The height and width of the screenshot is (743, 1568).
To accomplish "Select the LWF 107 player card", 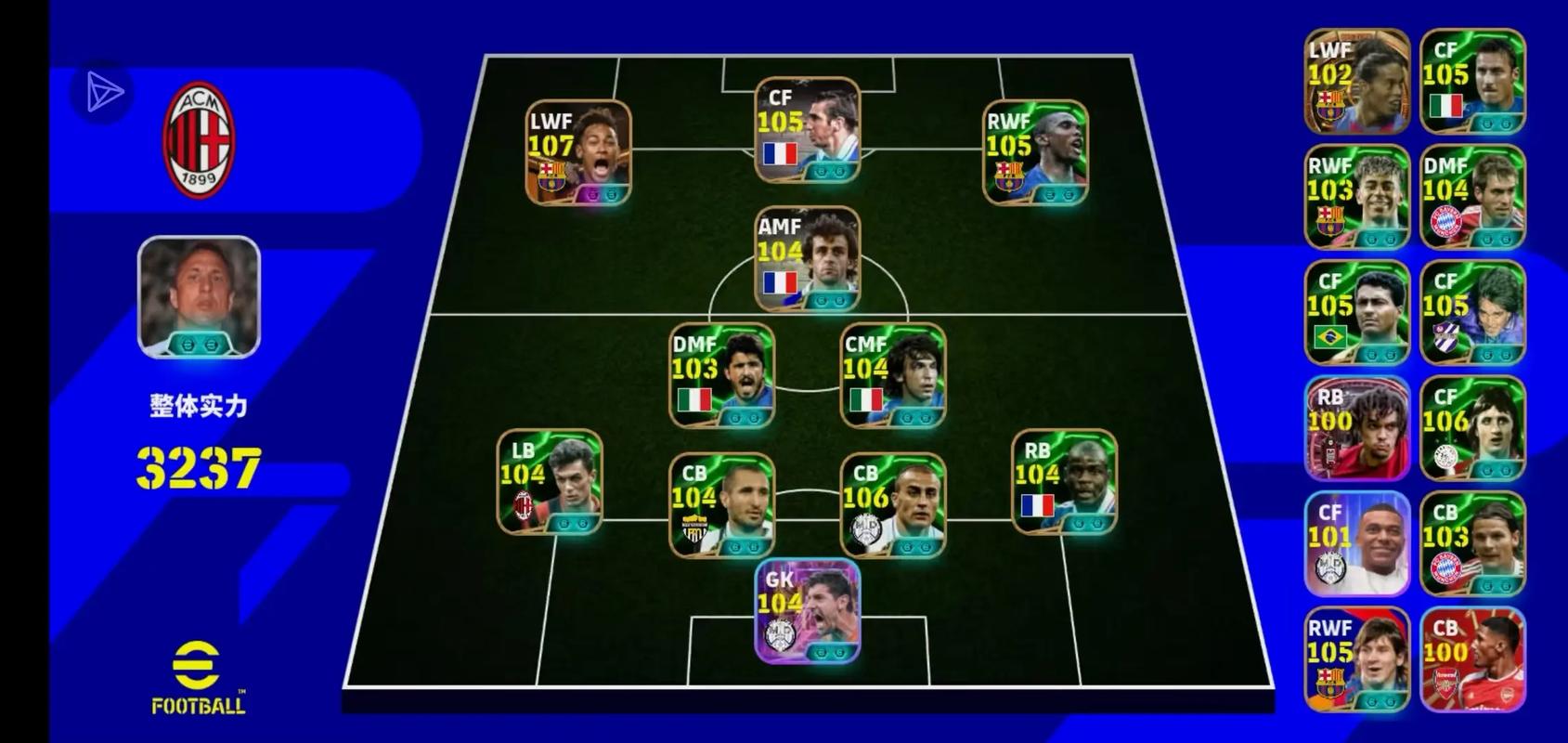I will point(577,152).
